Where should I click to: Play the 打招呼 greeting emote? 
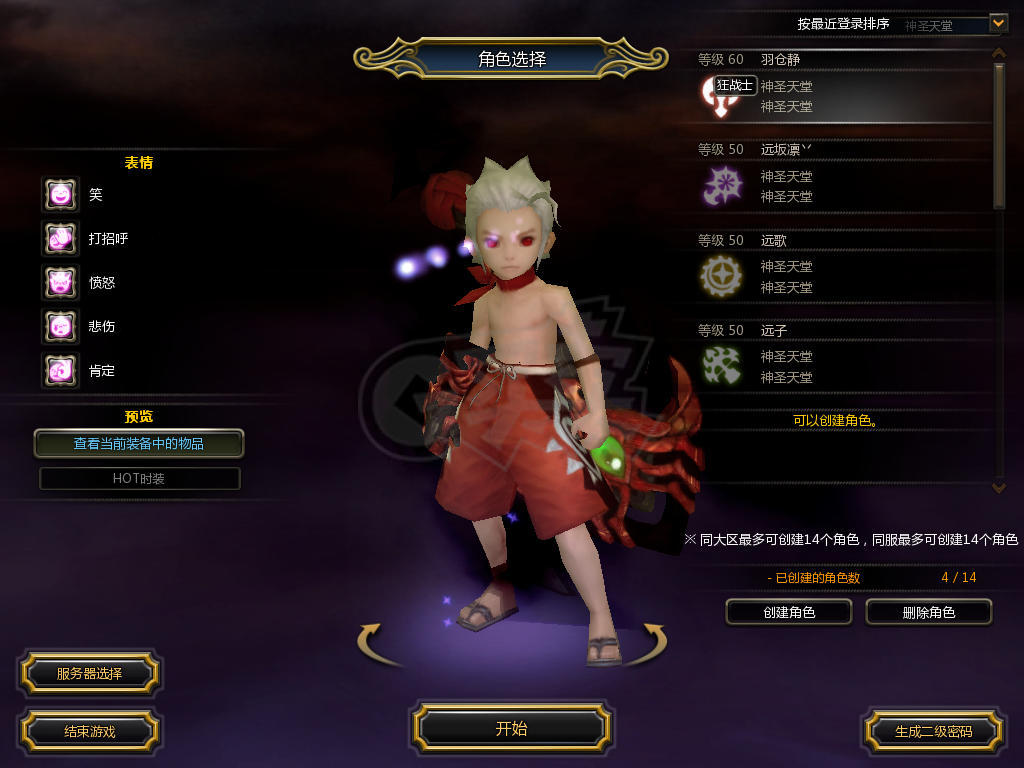point(60,239)
